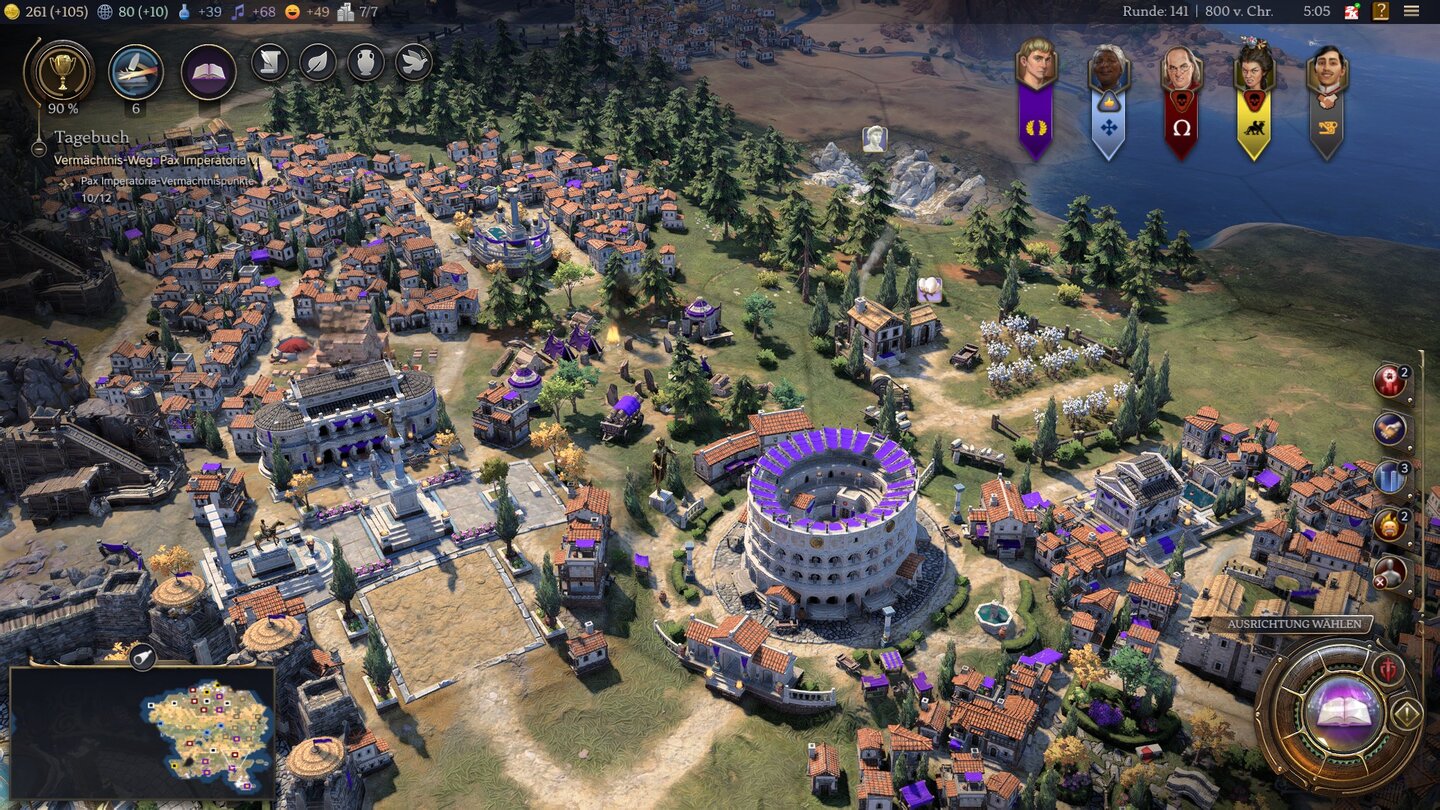Select the purple laurel leader banner
The height and width of the screenshot is (810, 1440).
click(x=1036, y=100)
